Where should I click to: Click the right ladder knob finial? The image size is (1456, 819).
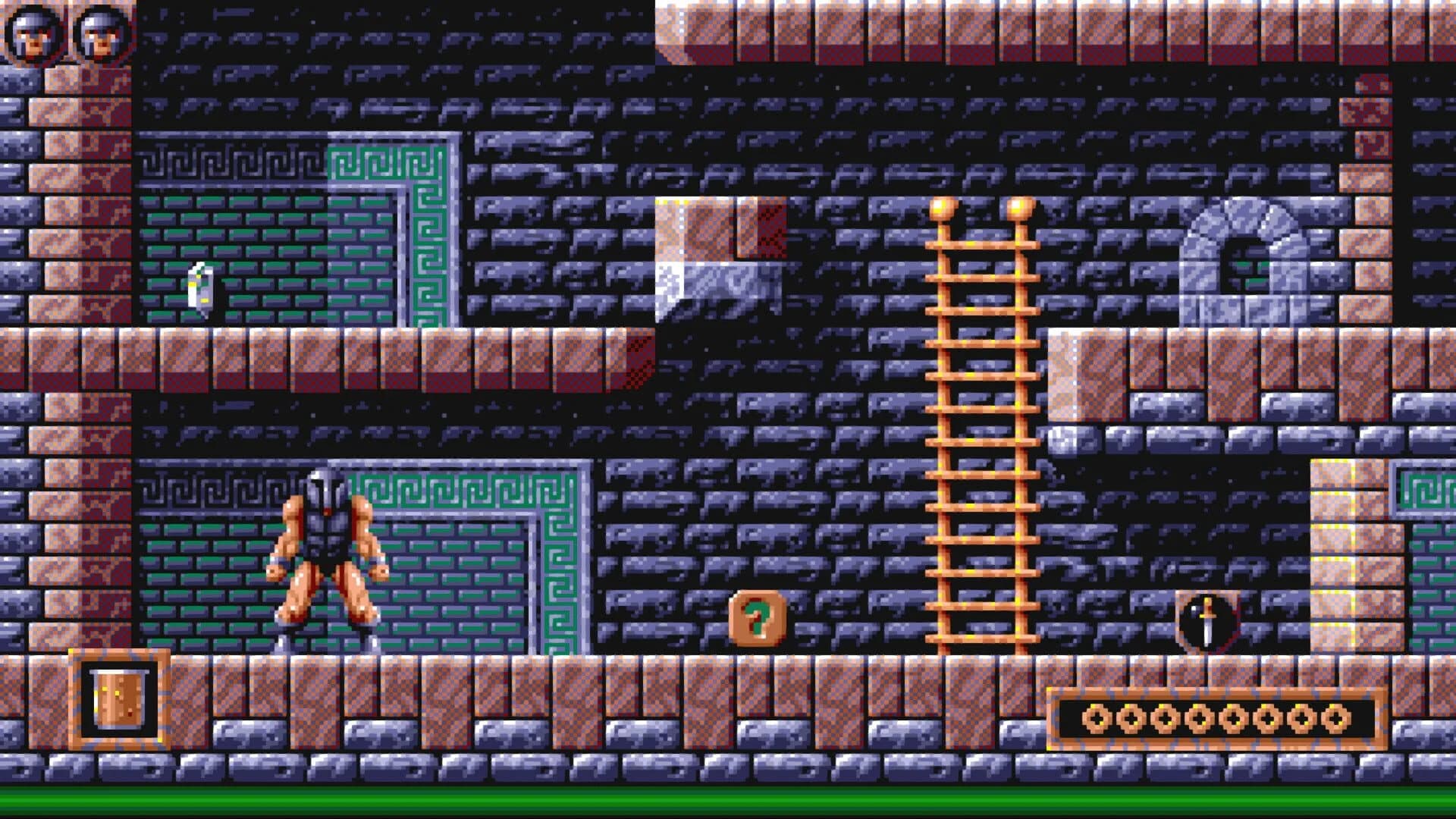pos(1020,209)
